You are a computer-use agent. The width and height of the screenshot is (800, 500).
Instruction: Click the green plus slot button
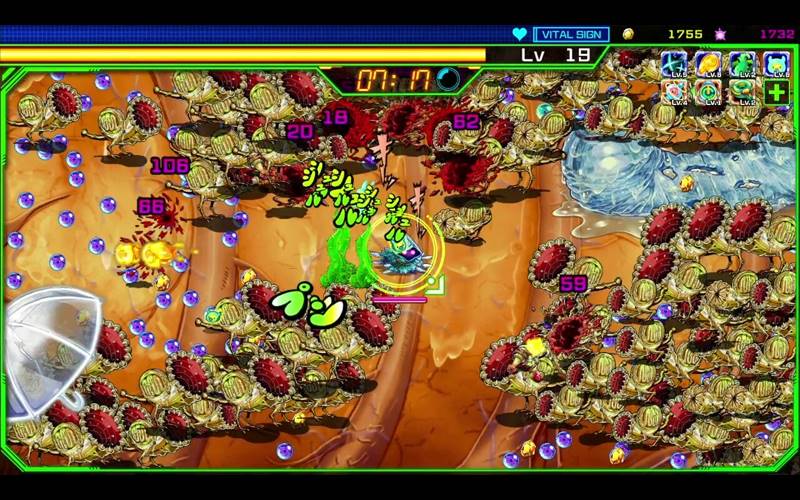[x=776, y=93]
